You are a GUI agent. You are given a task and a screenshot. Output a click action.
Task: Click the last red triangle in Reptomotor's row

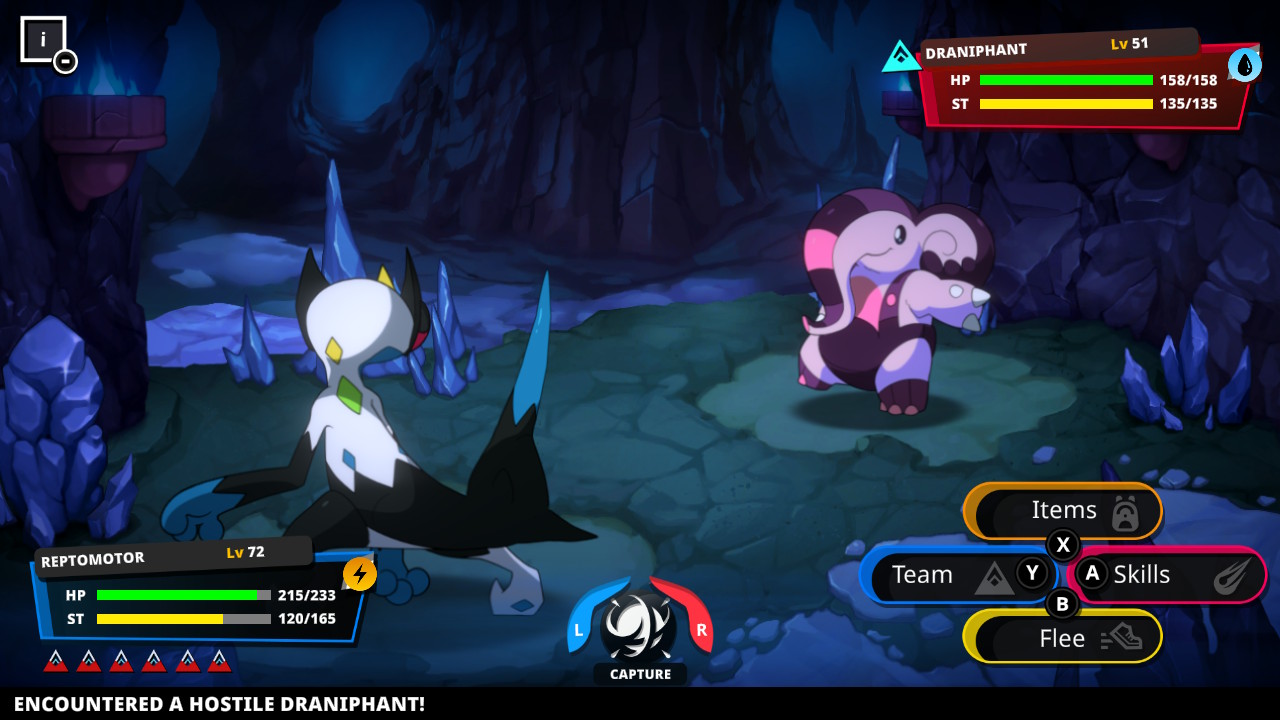(x=219, y=659)
